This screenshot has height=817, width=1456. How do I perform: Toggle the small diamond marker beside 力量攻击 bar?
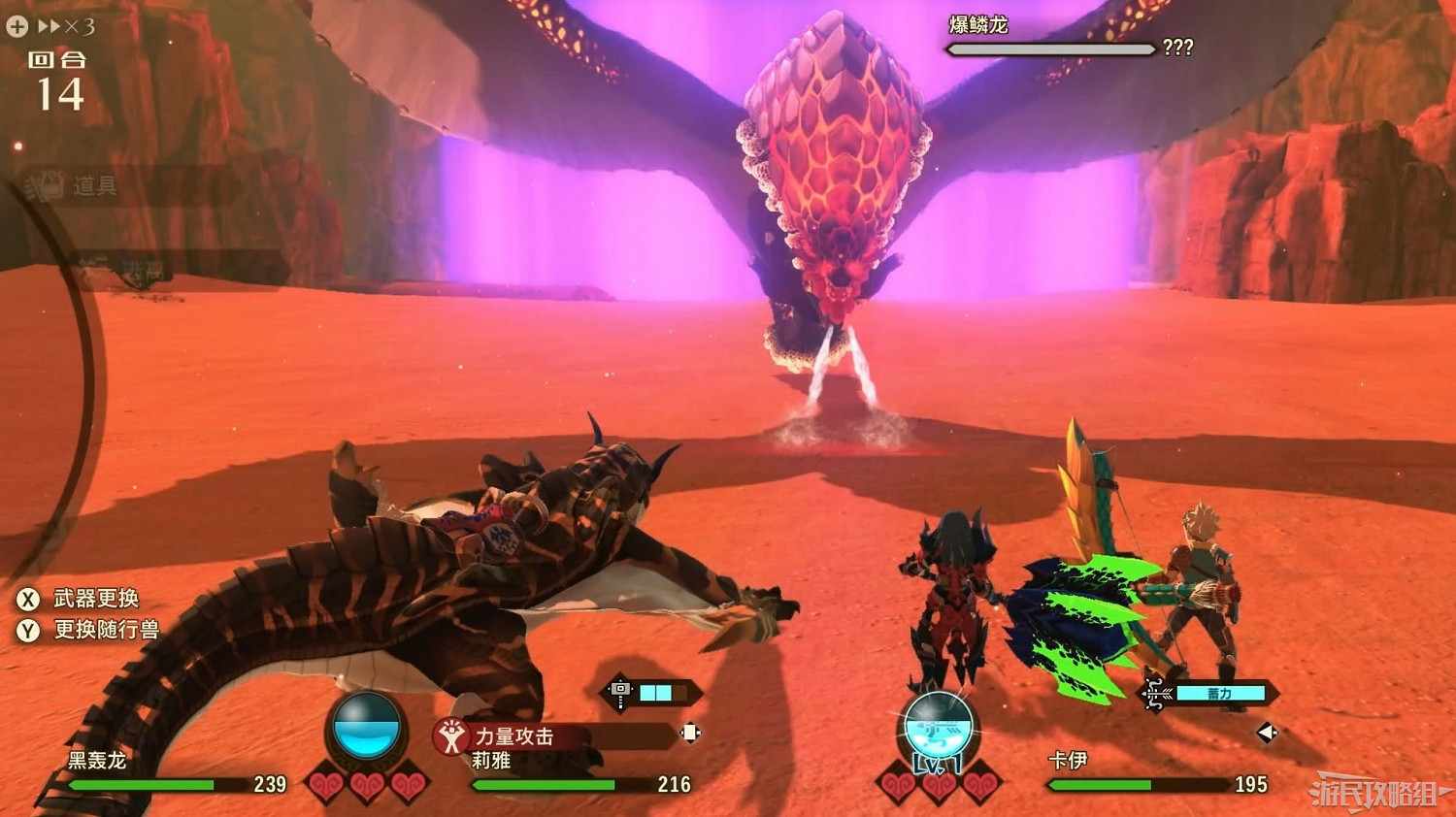tap(691, 732)
